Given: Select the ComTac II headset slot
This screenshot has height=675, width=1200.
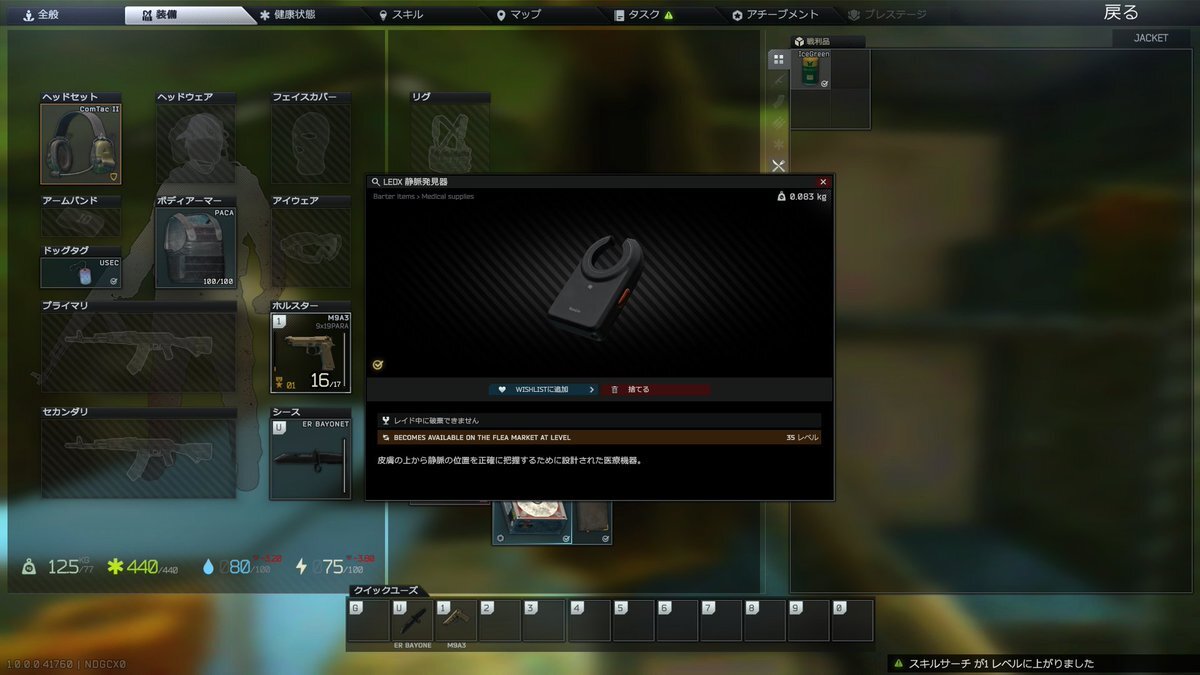Looking at the screenshot, I should 80,144.
